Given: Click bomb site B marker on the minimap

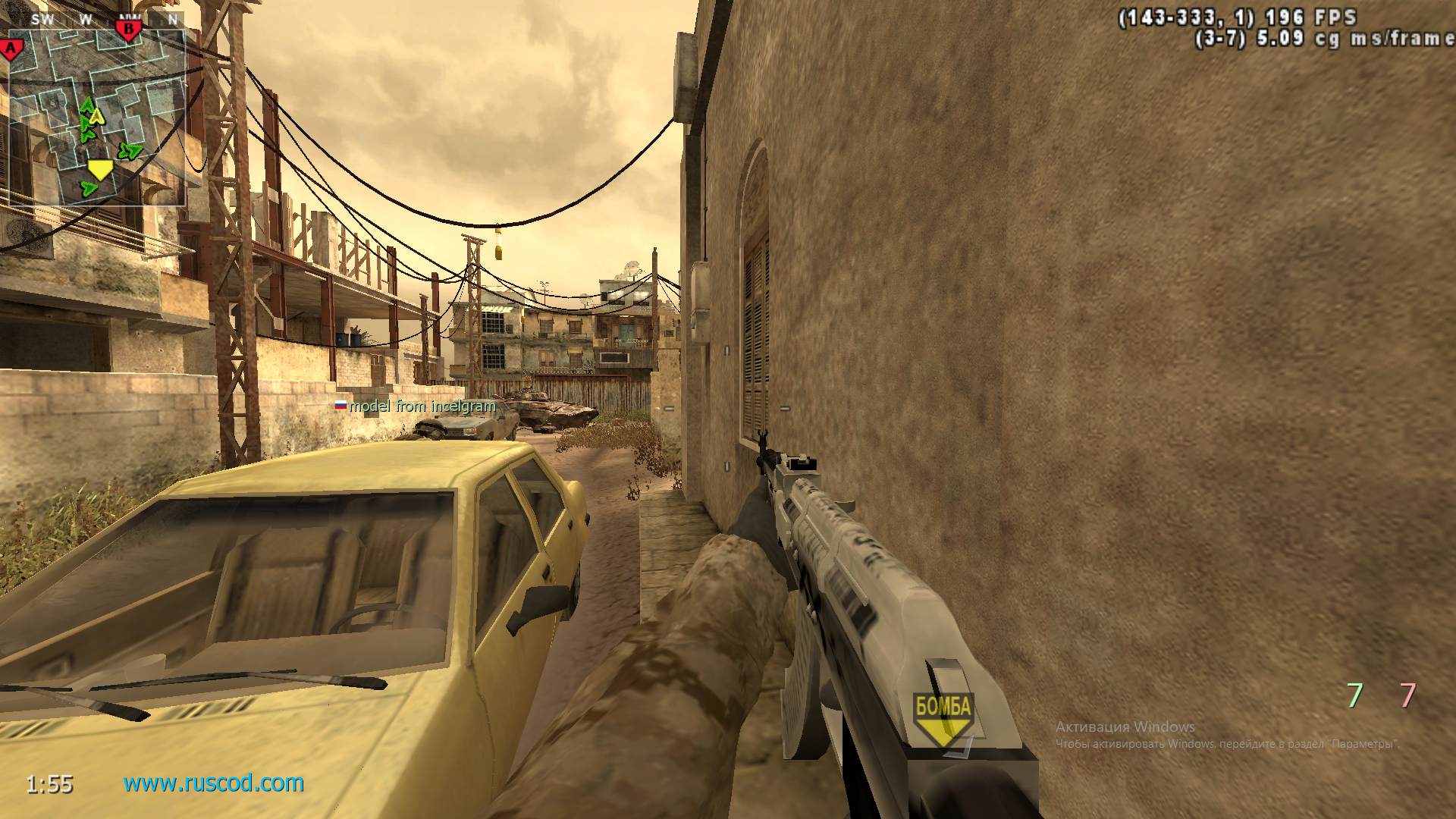Looking at the screenshot, I should [129, 29].
